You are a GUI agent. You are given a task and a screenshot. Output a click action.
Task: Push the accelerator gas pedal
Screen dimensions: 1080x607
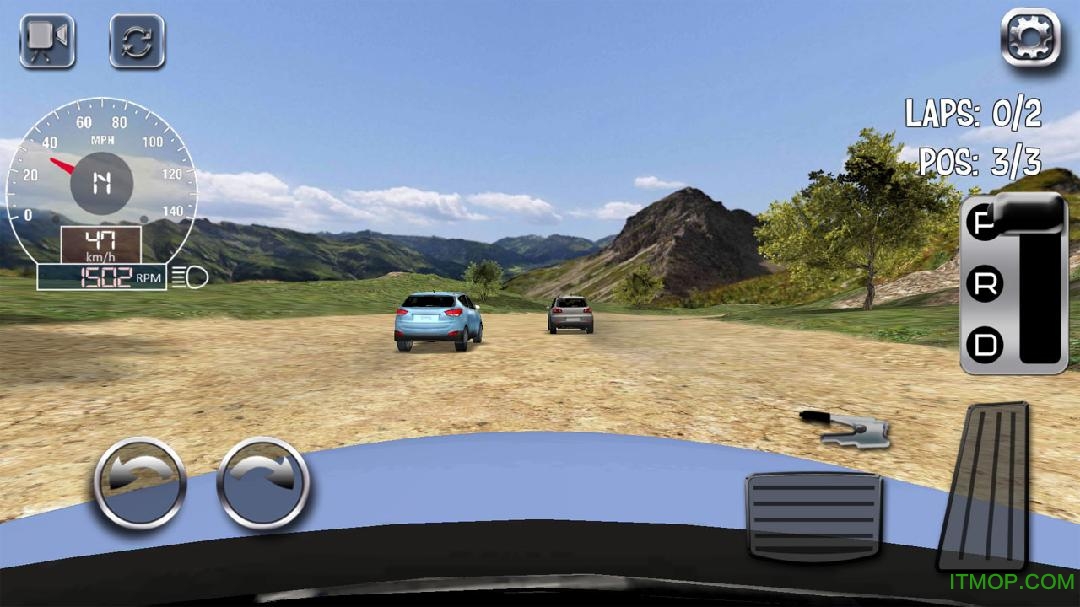pyautogui.click(x=986, y=485)
